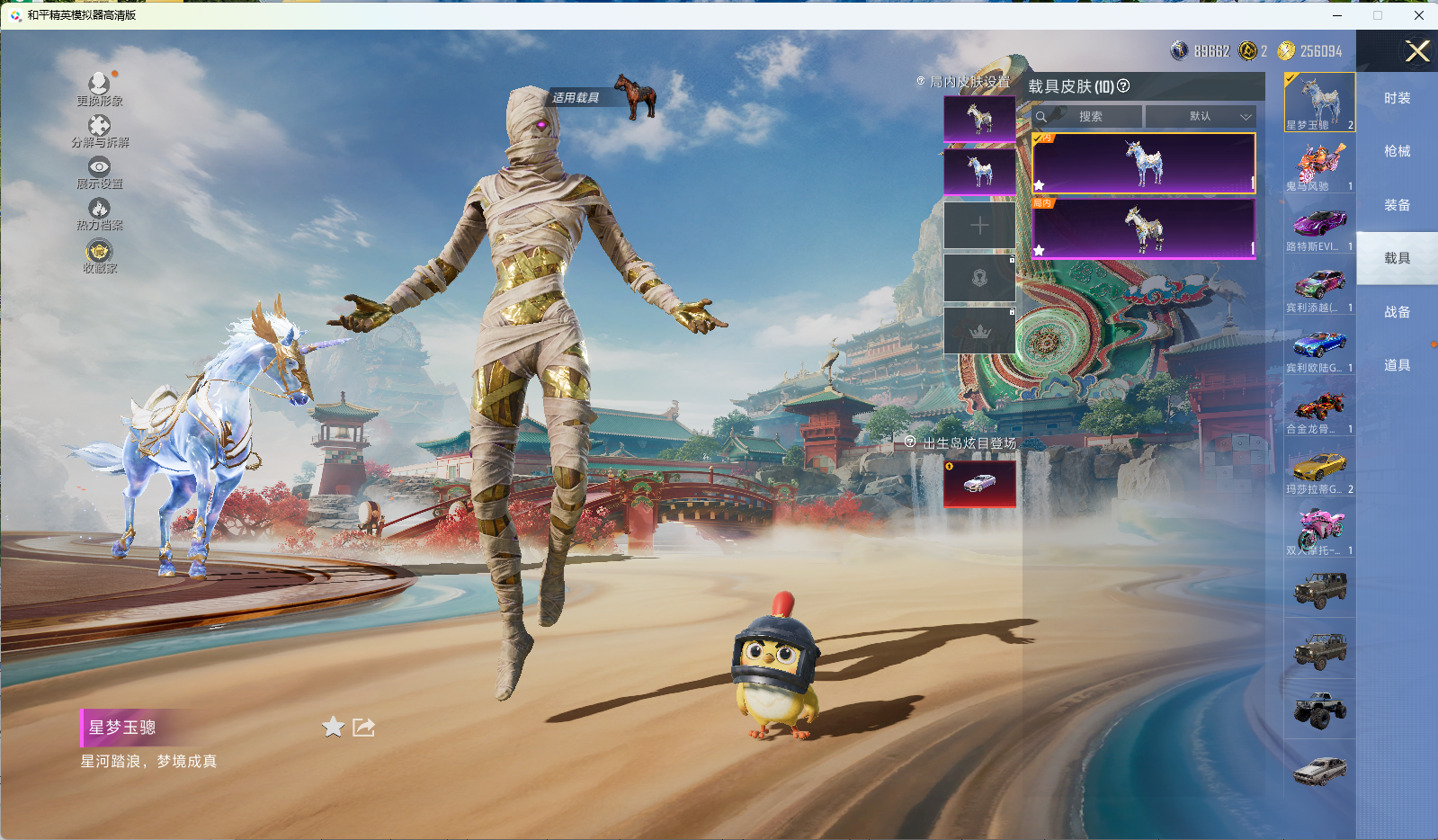Switch to the 时装 outfit tab

point(1397,98)
